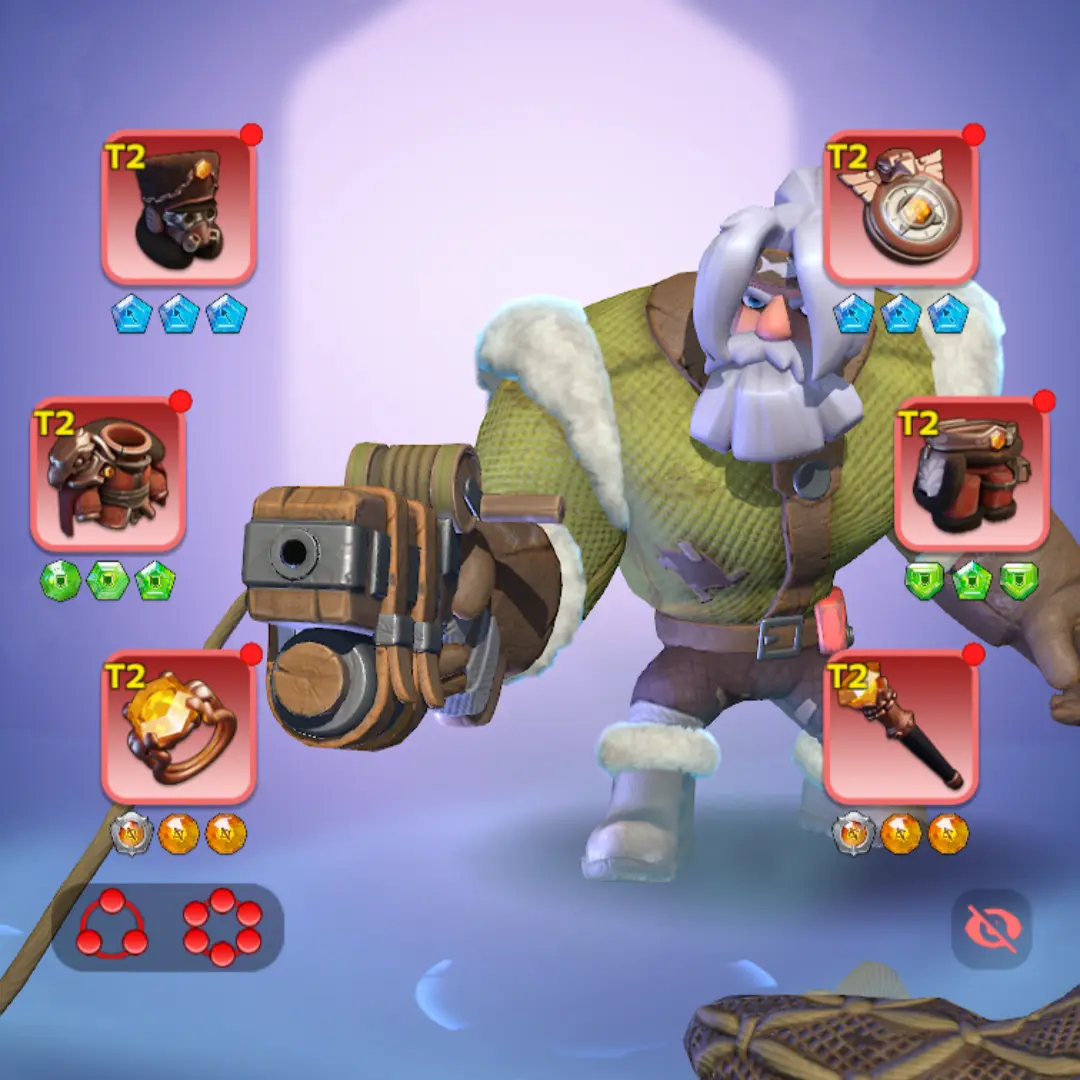Pick the T2 amber-tipped staff slot
This screenshot has width=1080, height=1080.
click(901, 727)
